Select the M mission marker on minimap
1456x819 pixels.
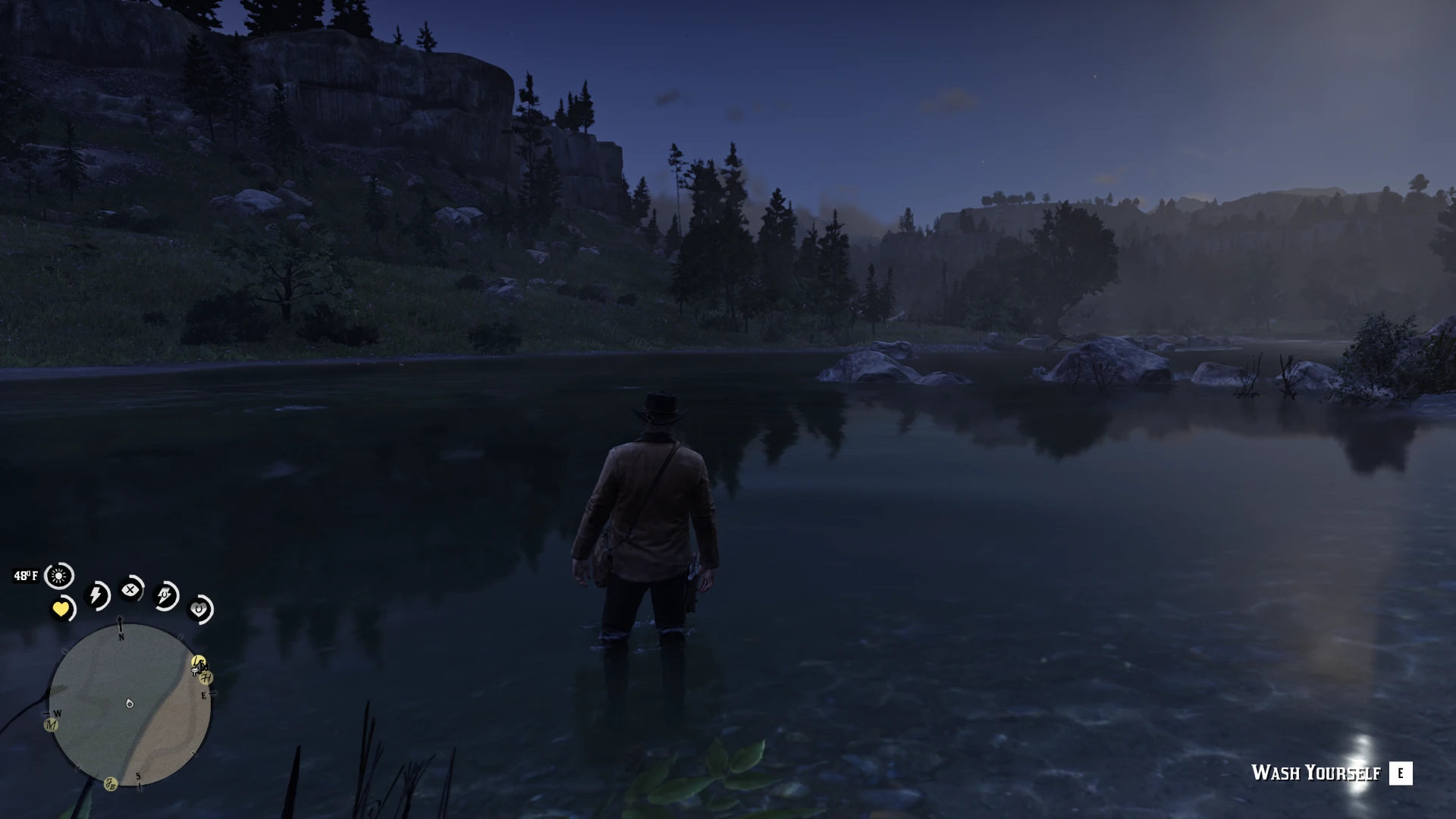tap(51, 725)
